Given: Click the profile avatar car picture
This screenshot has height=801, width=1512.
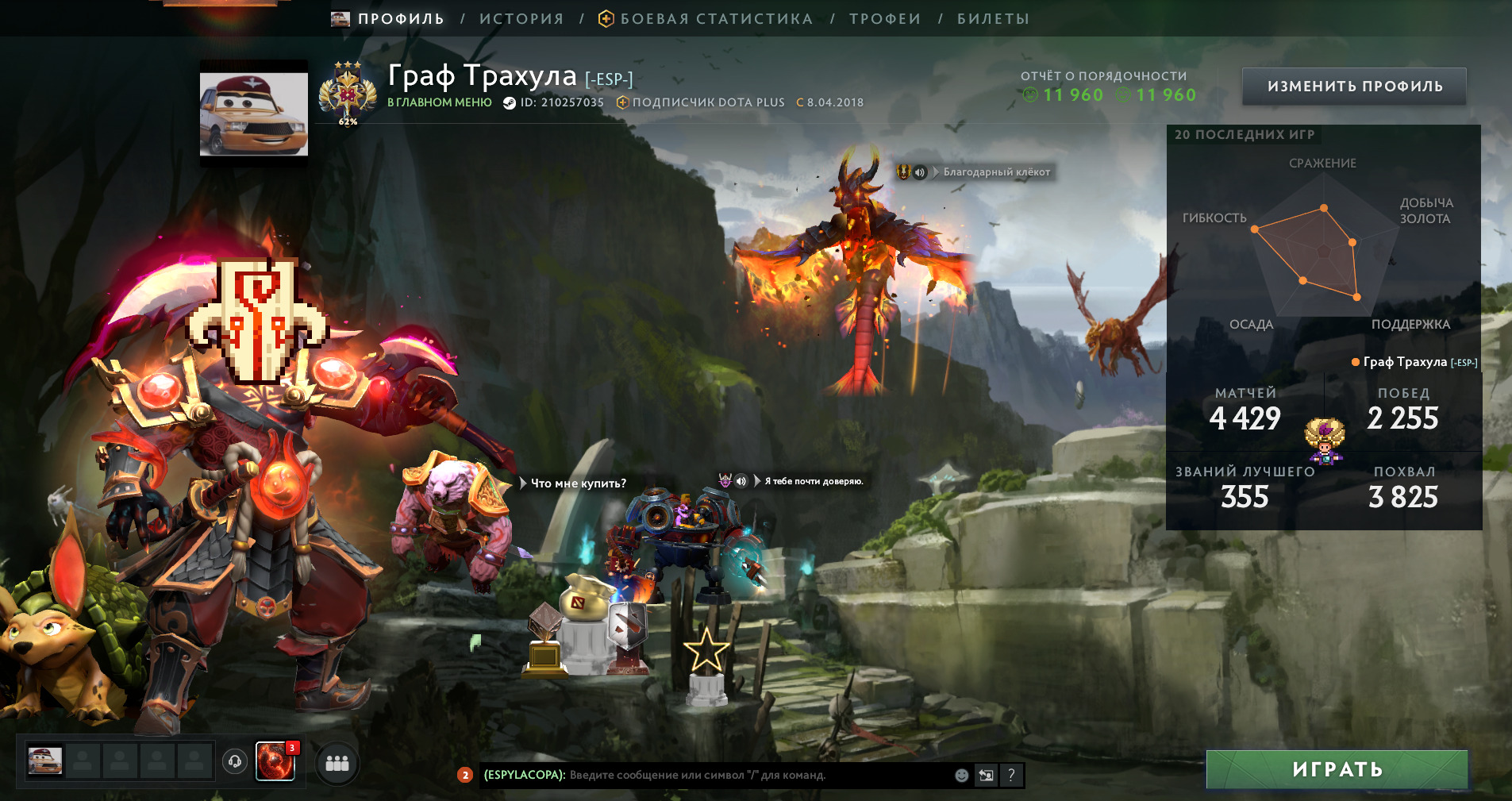Looking at the screenshot, I should click(x=254, y=111).
